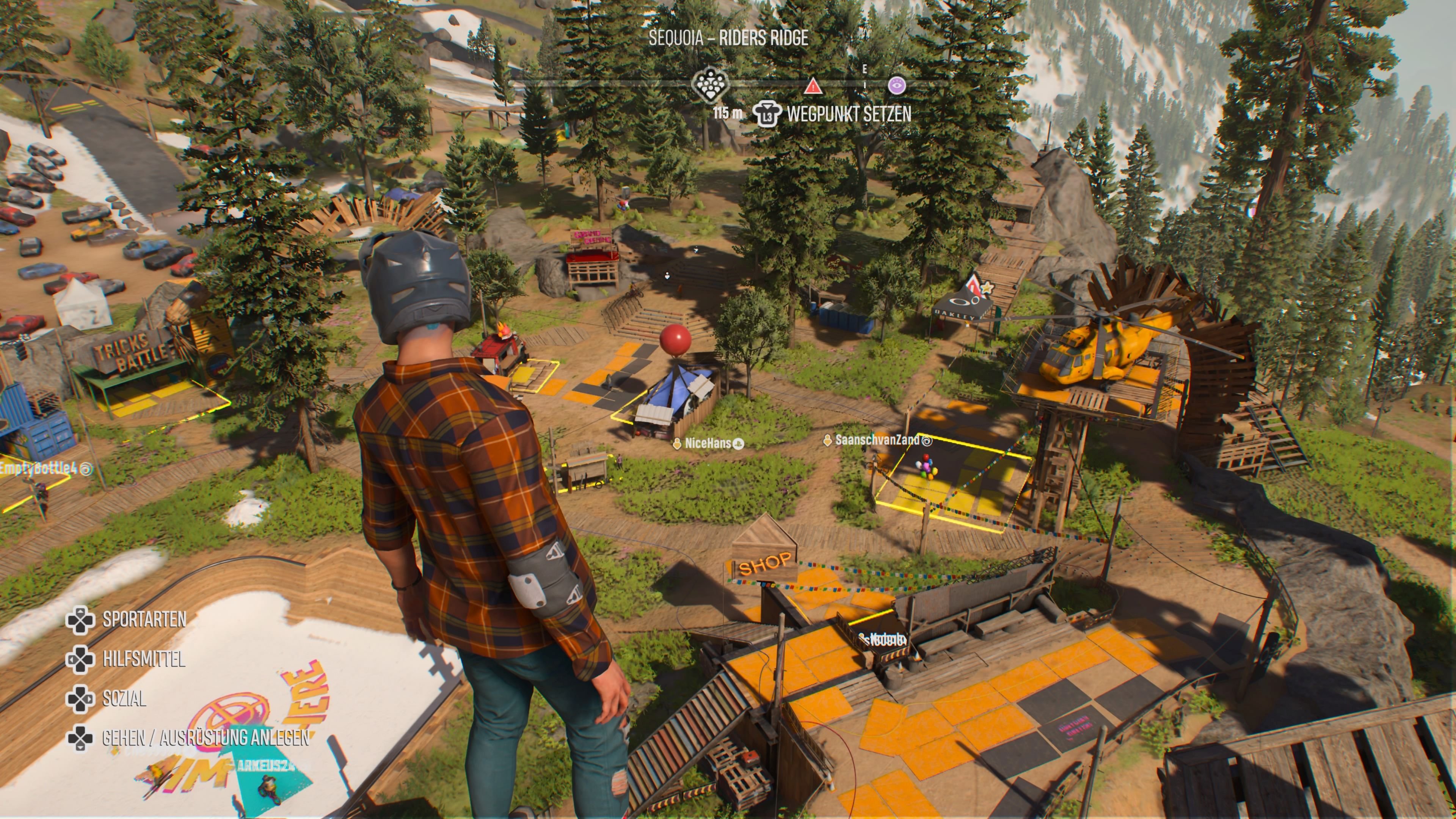
Task: Open the Sozial menu
Action: [x=124, y=698]
